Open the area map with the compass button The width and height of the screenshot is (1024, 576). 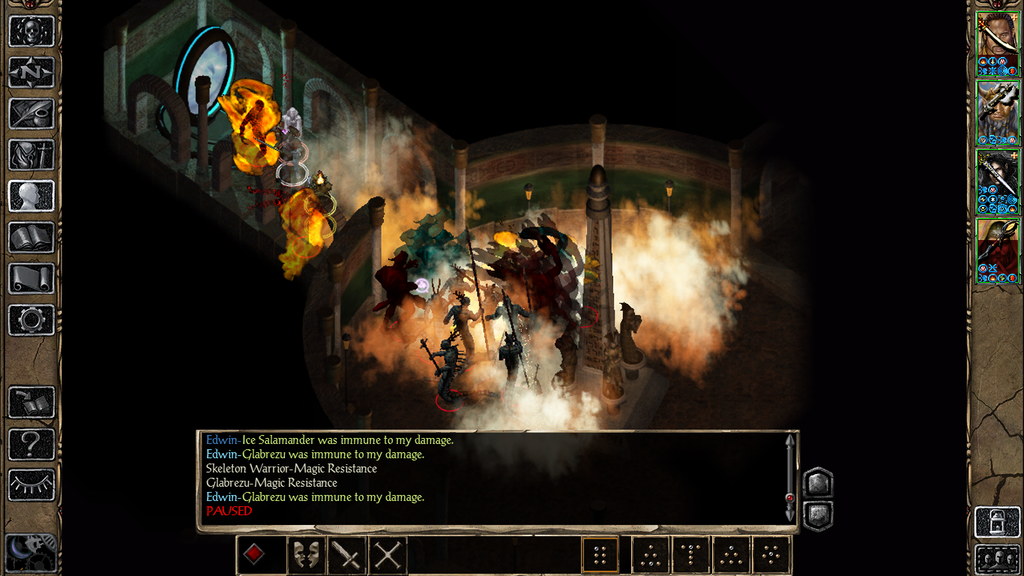click(31, 72)
